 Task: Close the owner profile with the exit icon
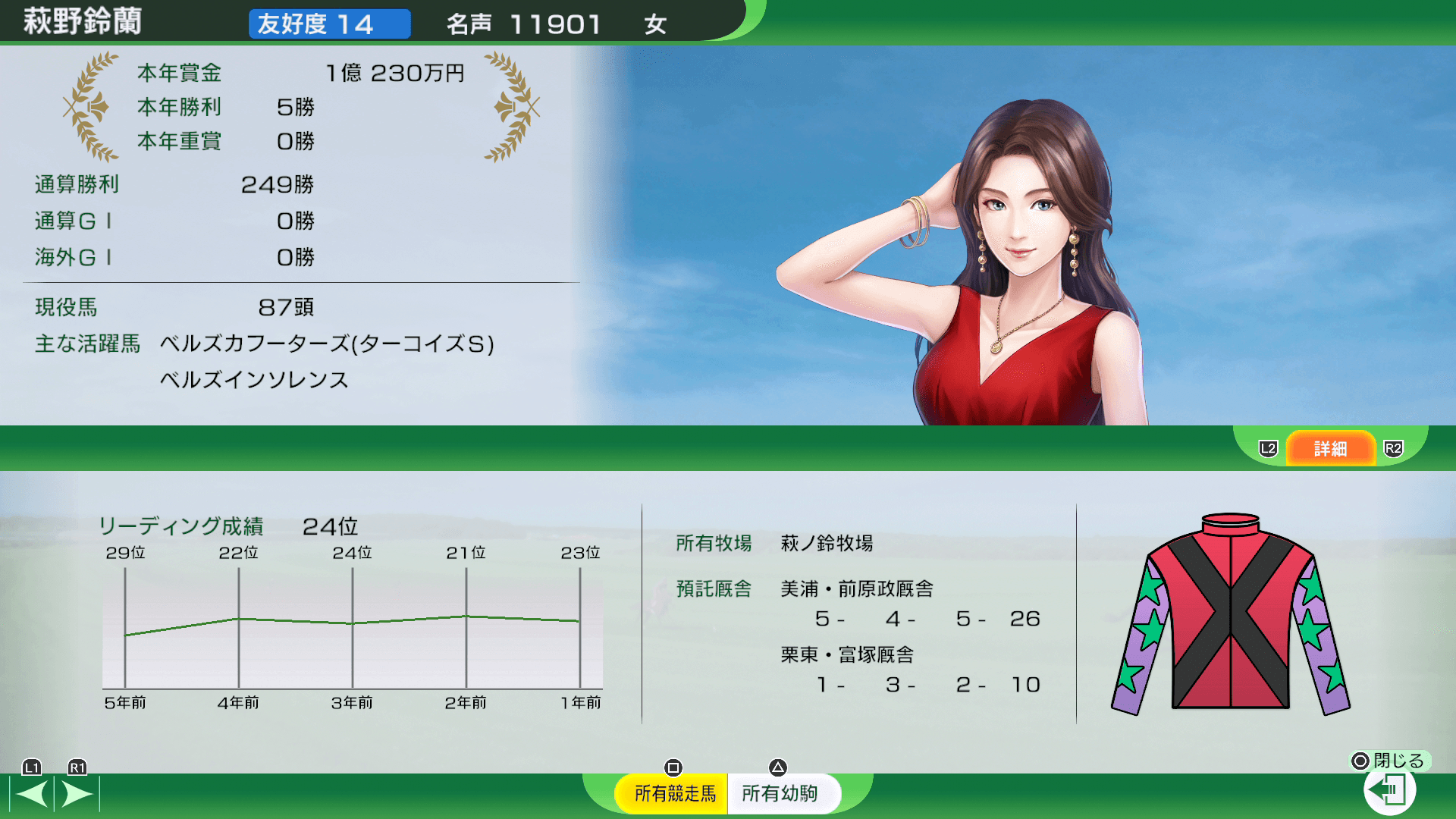point(1389,790)
